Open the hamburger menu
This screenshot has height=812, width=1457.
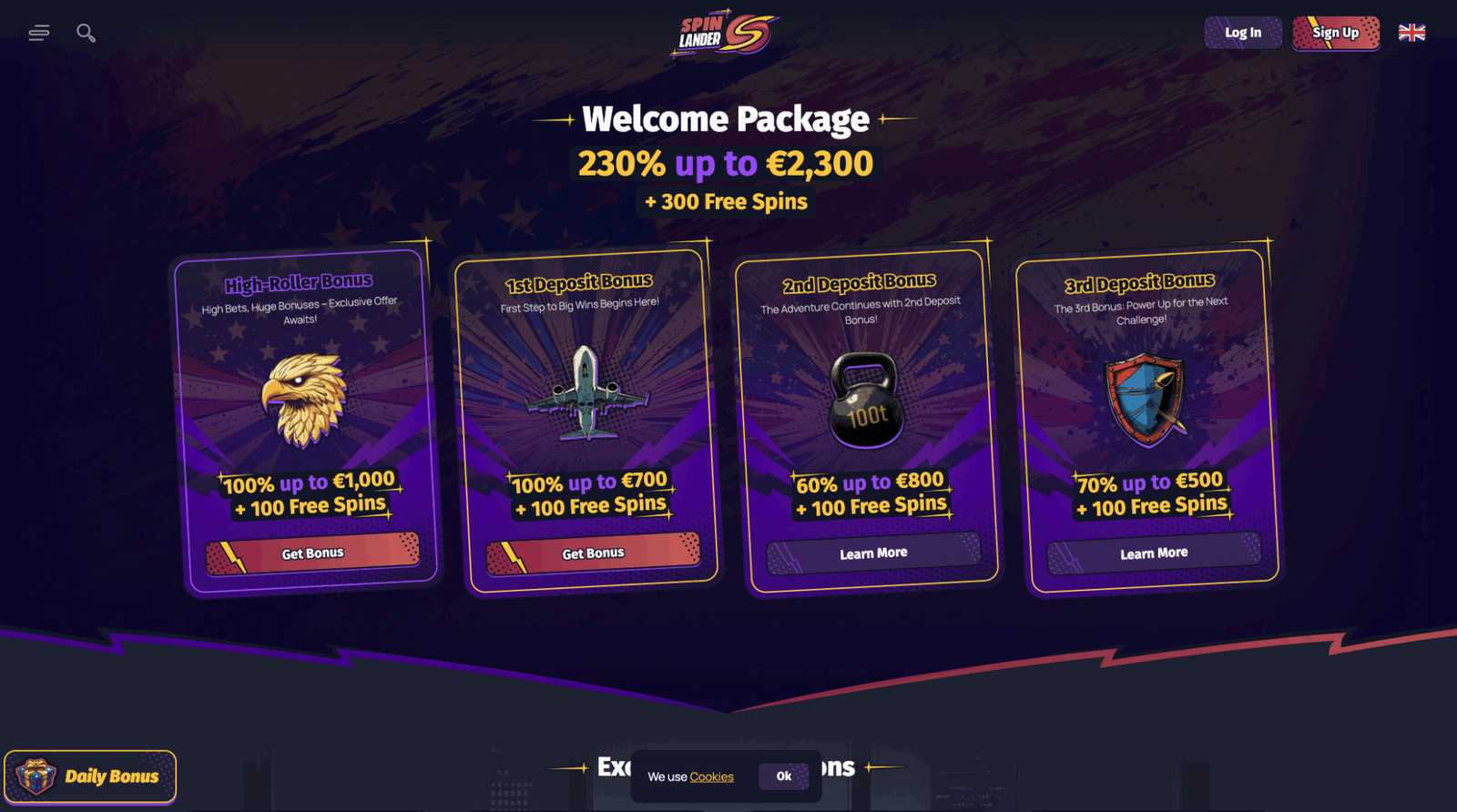(x=38, y=34)
